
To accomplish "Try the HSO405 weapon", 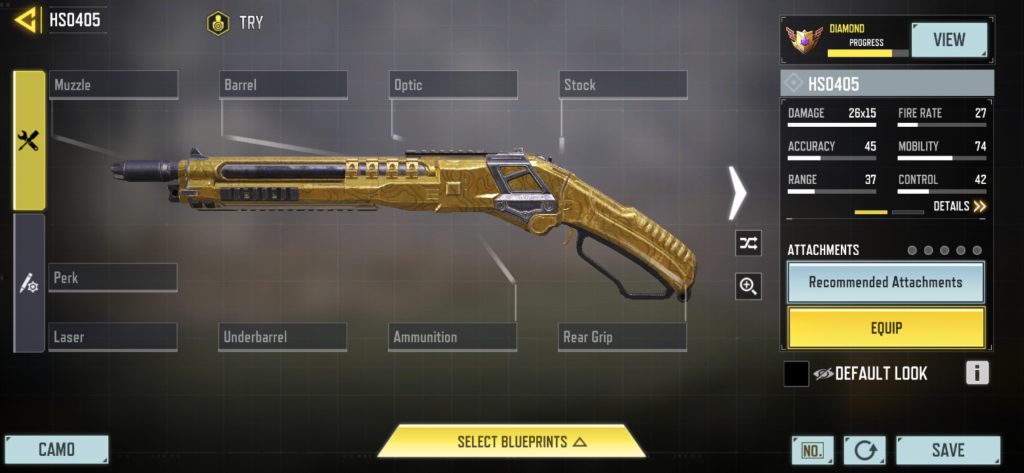I will (x=236, y=22).
